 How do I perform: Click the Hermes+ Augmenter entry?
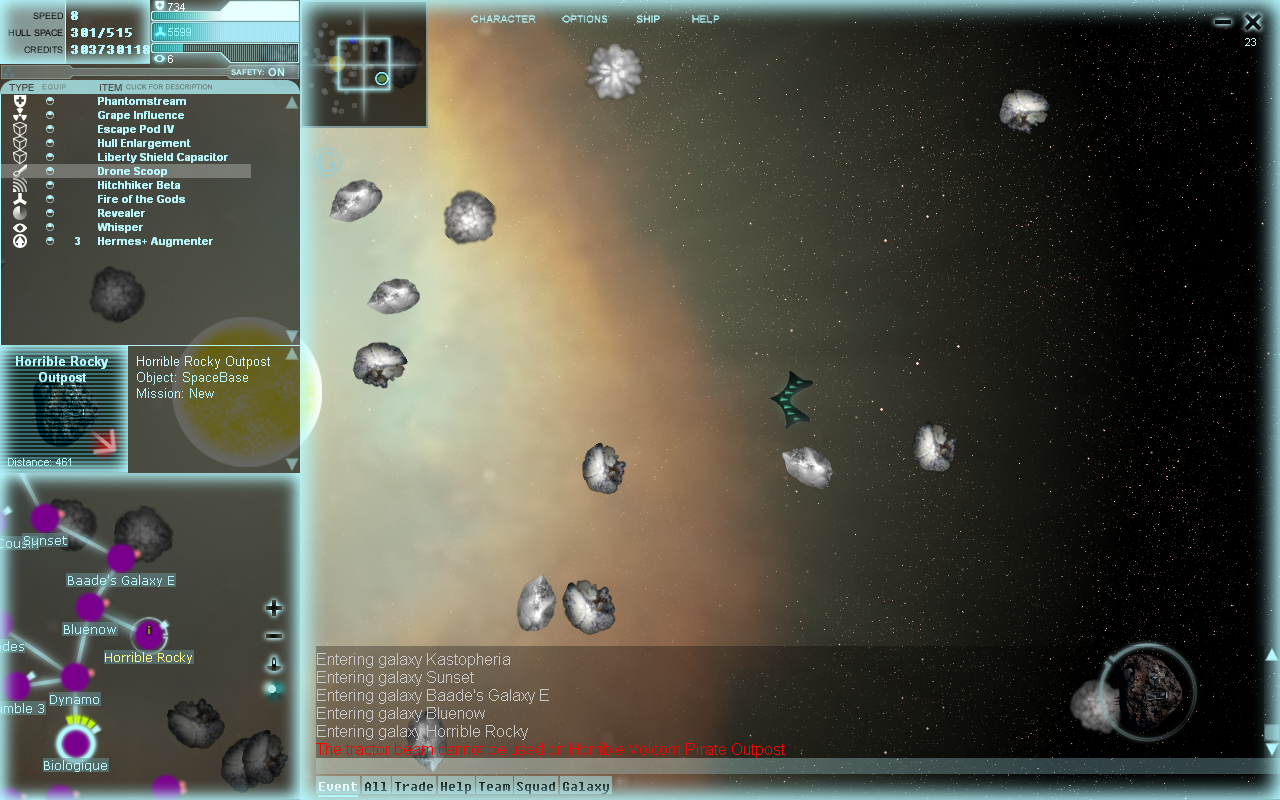(154, 241)
